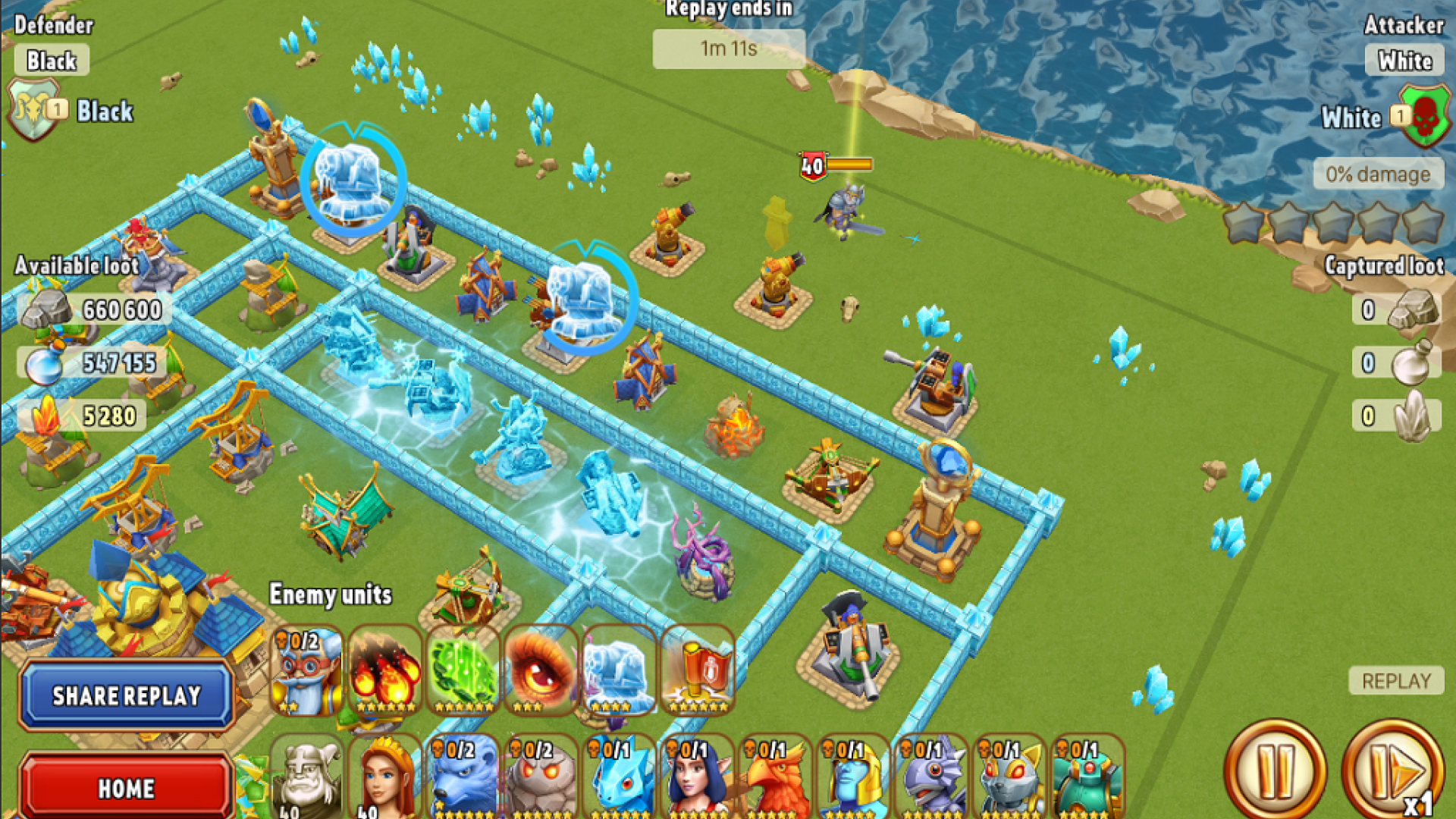Select the red banner shield spell icon
The width and height of the screenshot is (1456, 819).
click(698, 671)
